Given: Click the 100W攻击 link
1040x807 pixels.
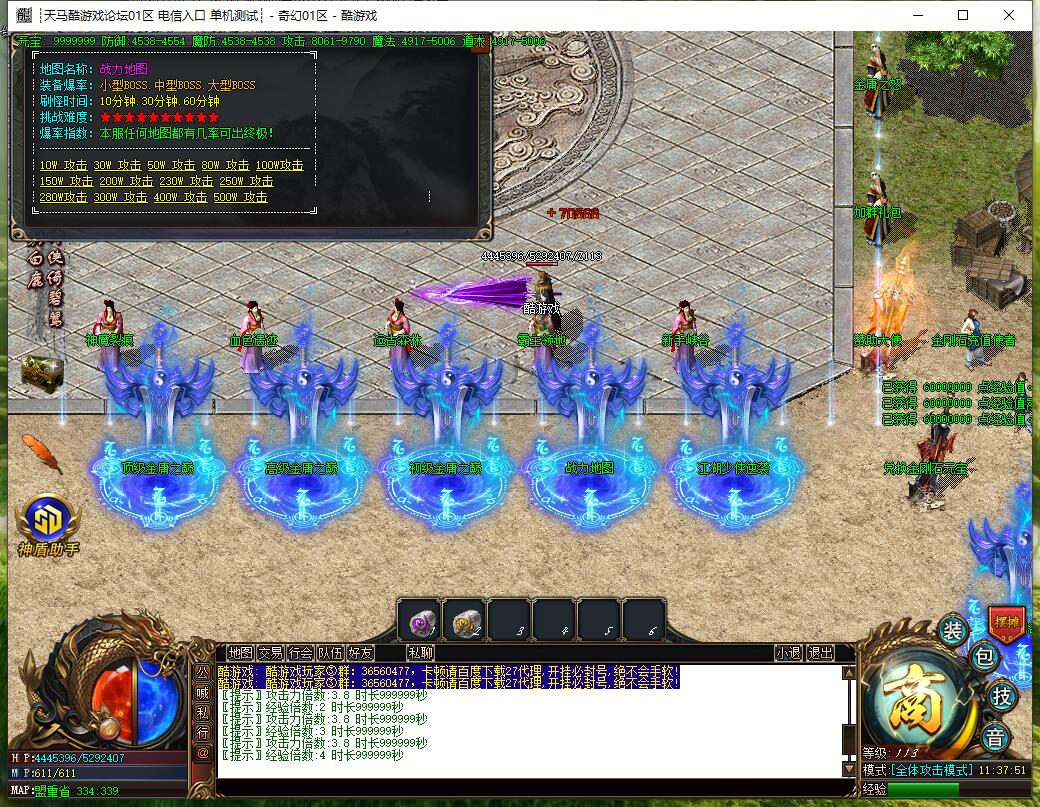Looking at the screenshot, I should (x=279, y=165).
